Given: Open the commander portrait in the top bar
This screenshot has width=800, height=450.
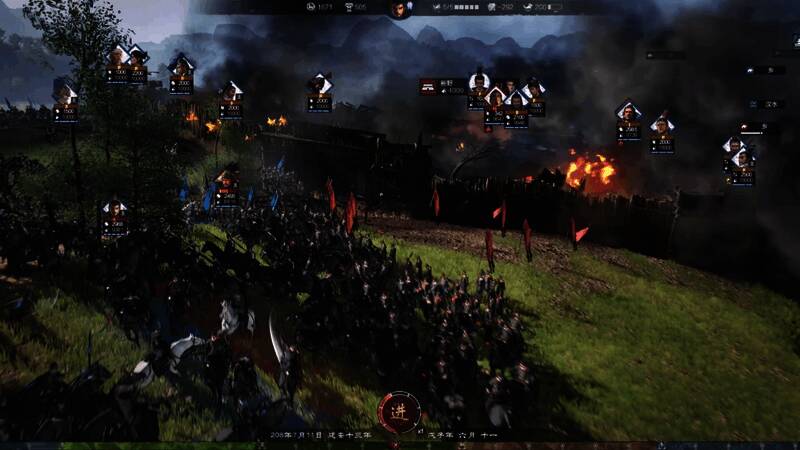Looking at the screenshot, I should [x=399, y=9].
